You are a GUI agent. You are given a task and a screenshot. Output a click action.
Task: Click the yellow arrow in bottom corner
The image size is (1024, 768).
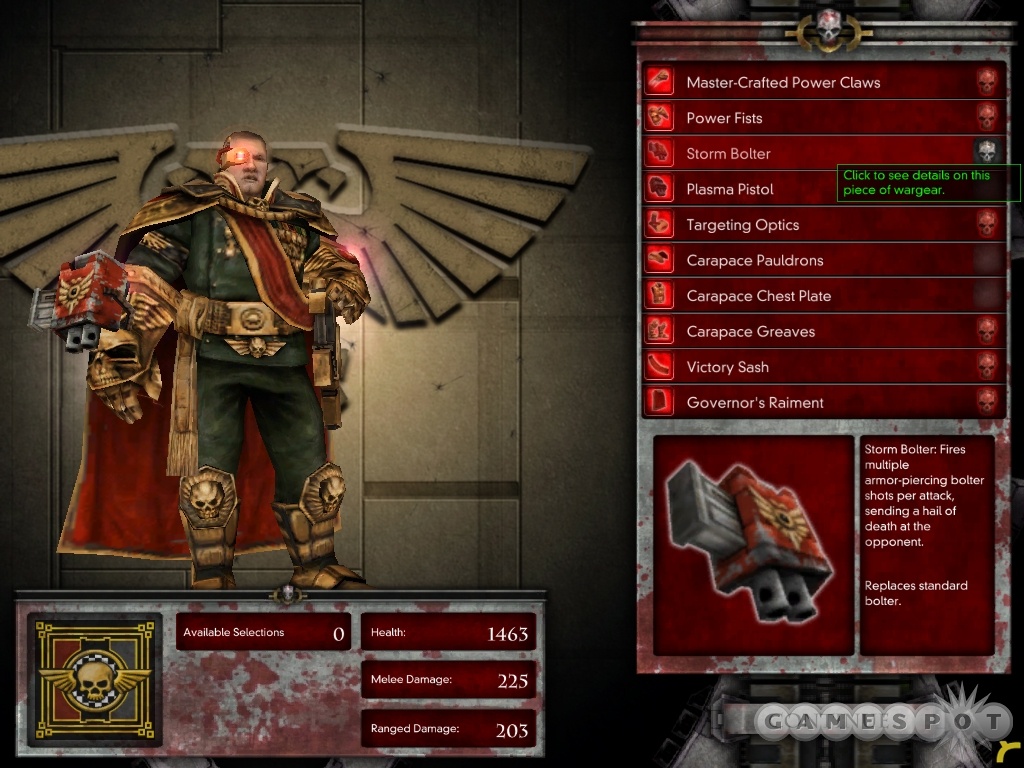(x=1008, y=749)
